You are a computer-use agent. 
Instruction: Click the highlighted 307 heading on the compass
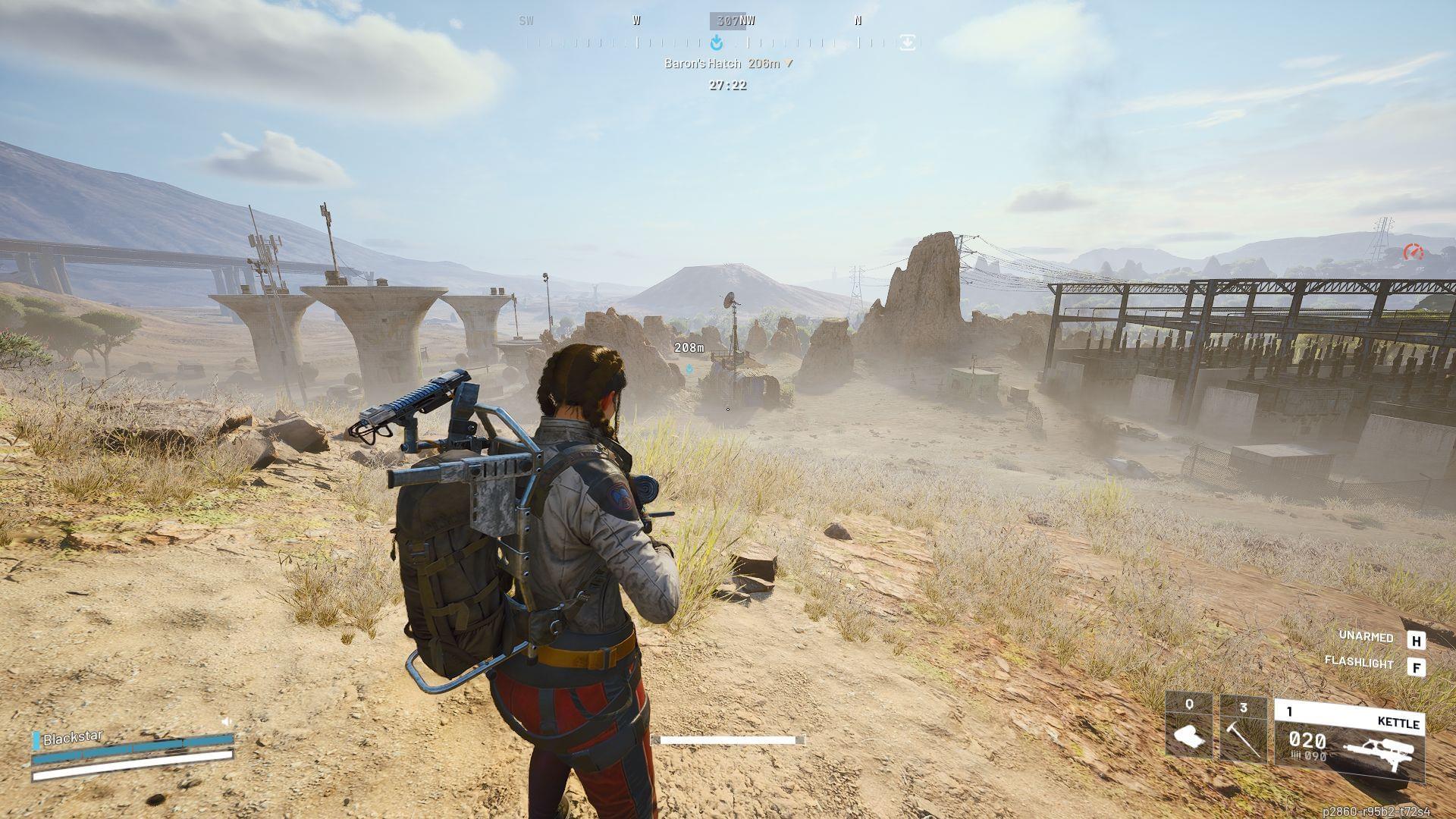coord(727,20)
